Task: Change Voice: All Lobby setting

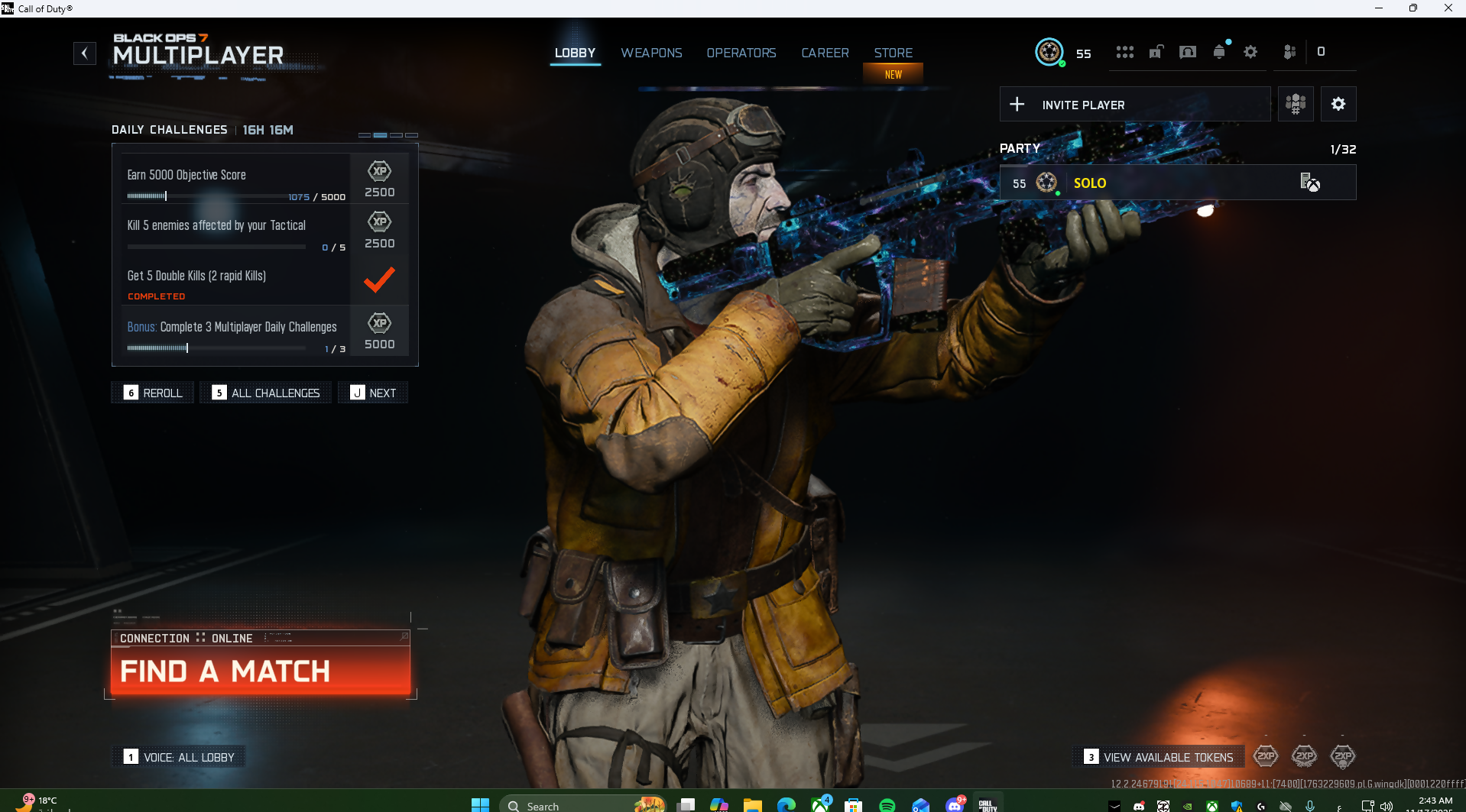Action: coord(180,757)
